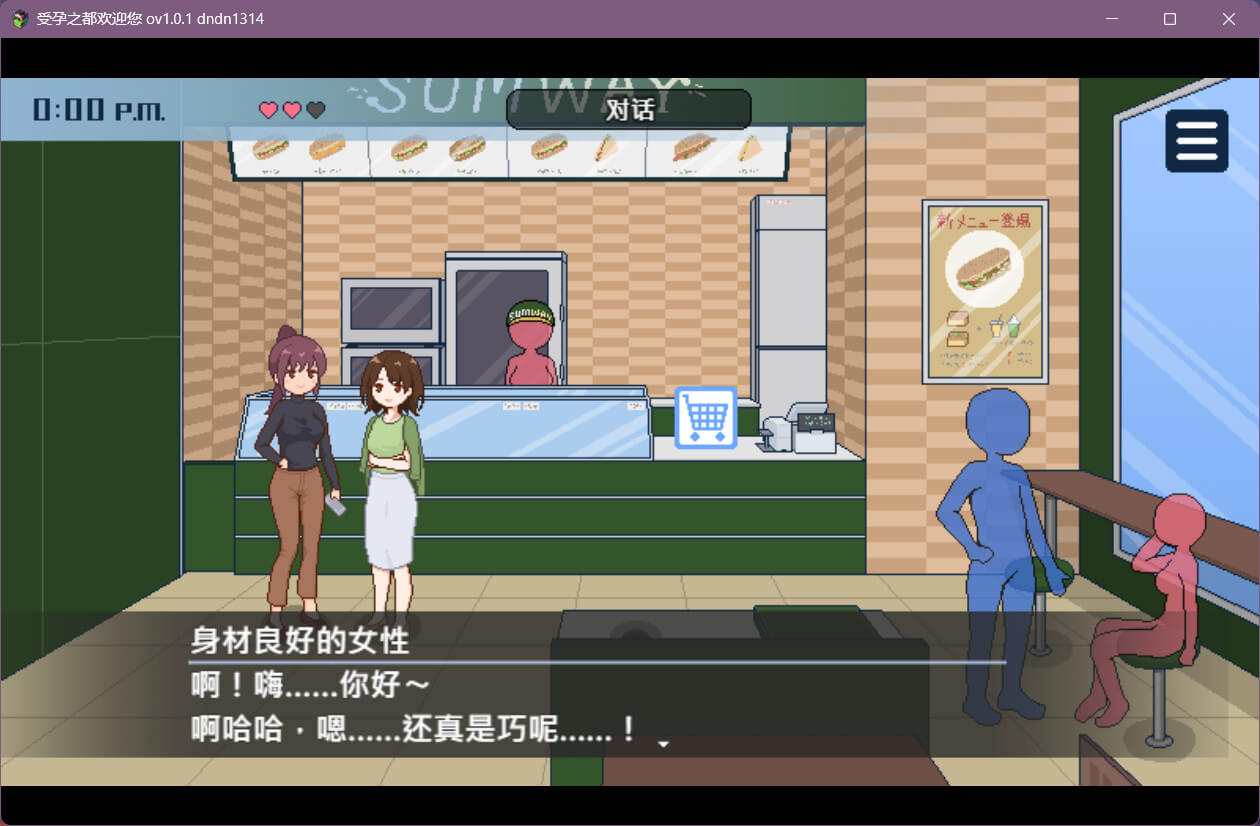Screen dimensions: 1260x826
Task: Maximize the game window
Action: point(1170,19)
